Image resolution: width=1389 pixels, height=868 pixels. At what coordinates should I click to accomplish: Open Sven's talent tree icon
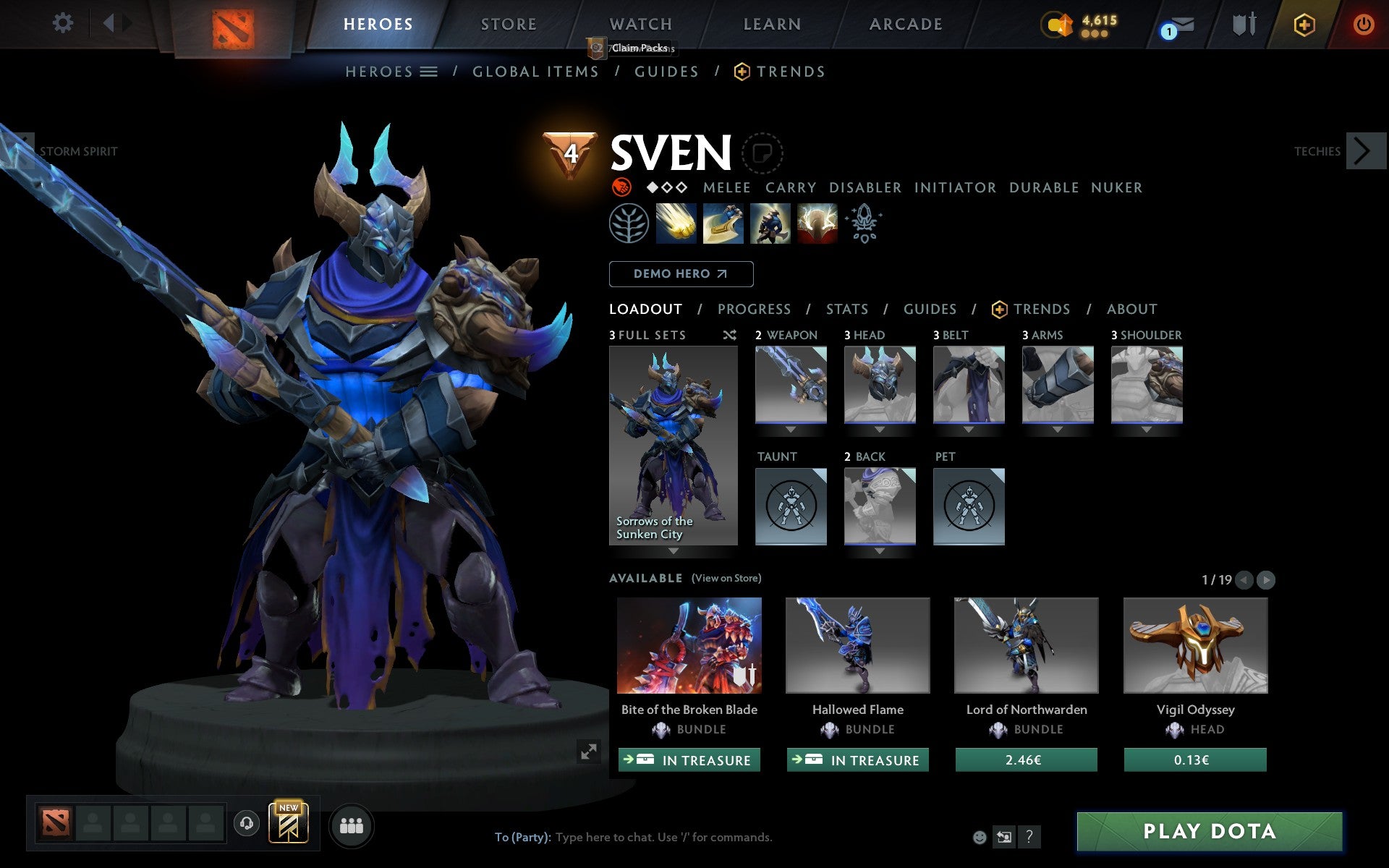(x=629, y=223)
